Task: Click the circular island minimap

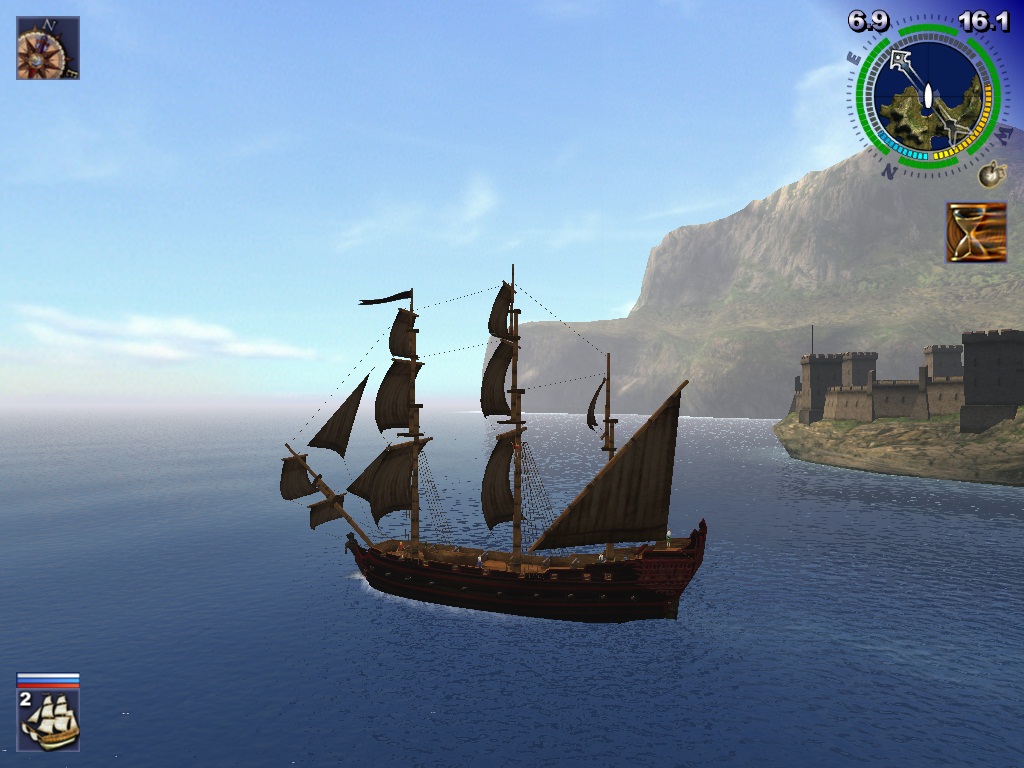Action: (927, 97)
